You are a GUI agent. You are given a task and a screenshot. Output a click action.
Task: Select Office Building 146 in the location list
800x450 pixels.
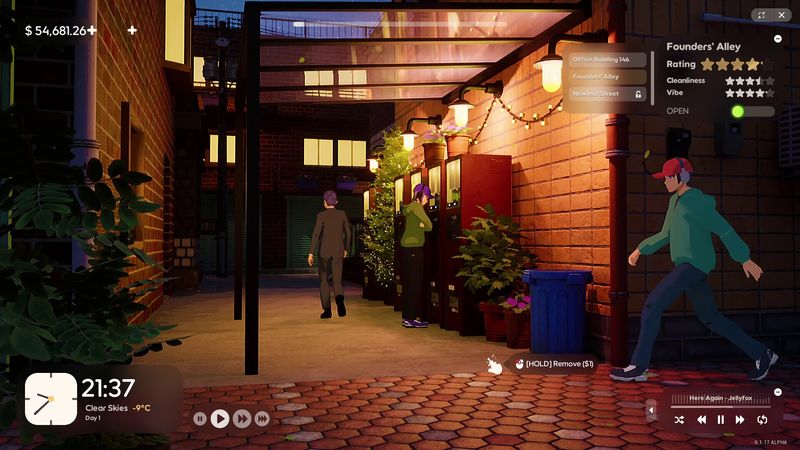click(608, 59)
